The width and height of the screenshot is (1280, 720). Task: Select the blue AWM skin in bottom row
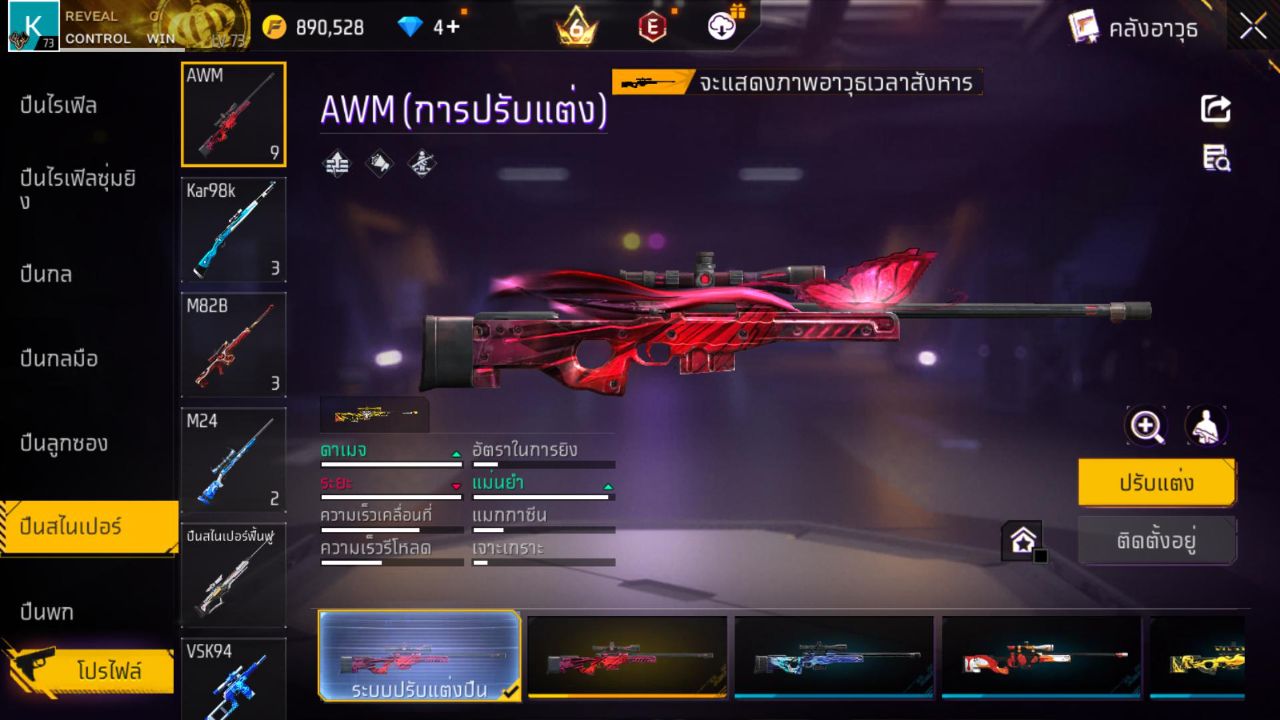click(835, 658)
